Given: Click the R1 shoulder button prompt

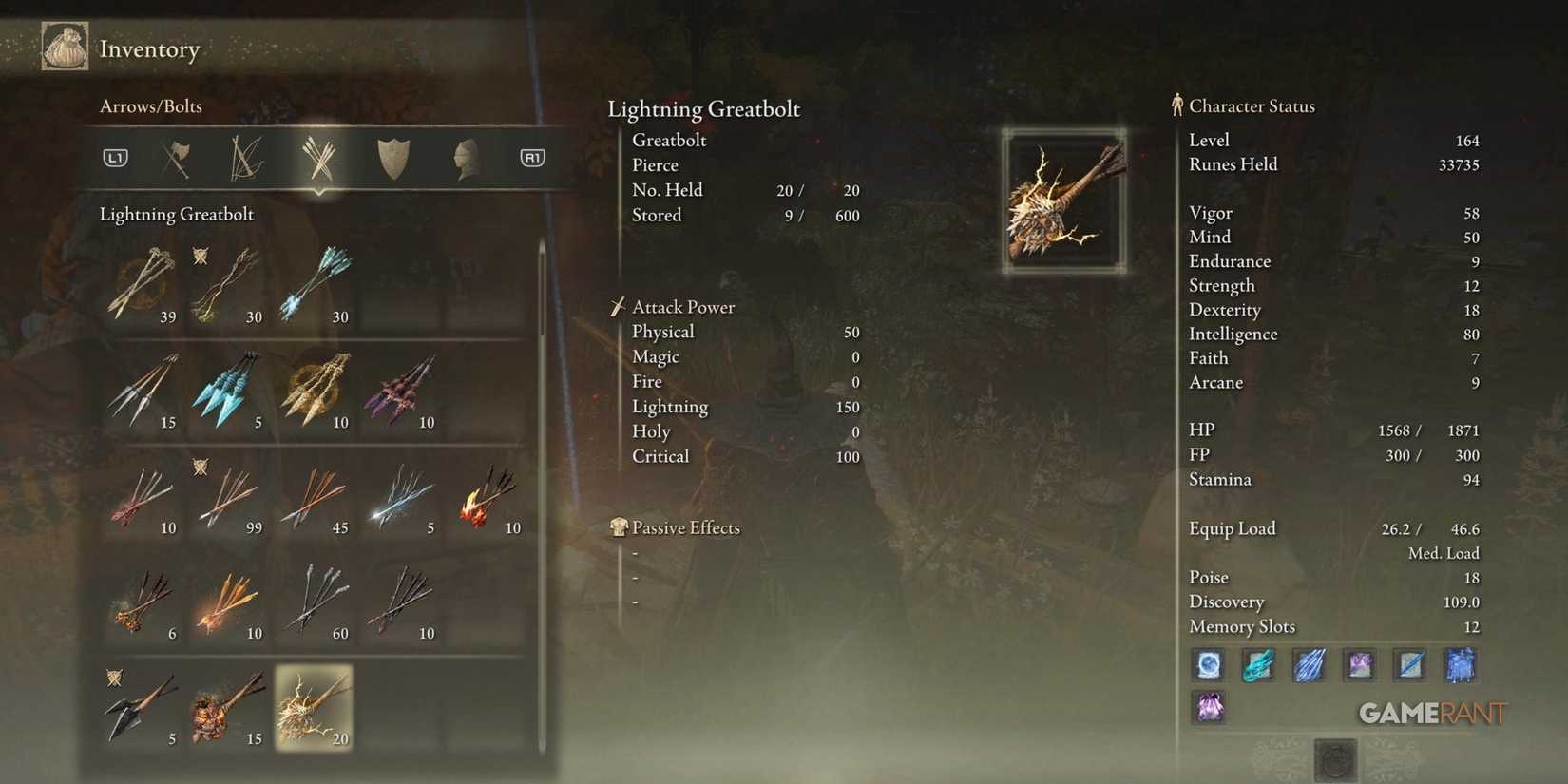Looking at the screenshot, I should pos(532,158).
